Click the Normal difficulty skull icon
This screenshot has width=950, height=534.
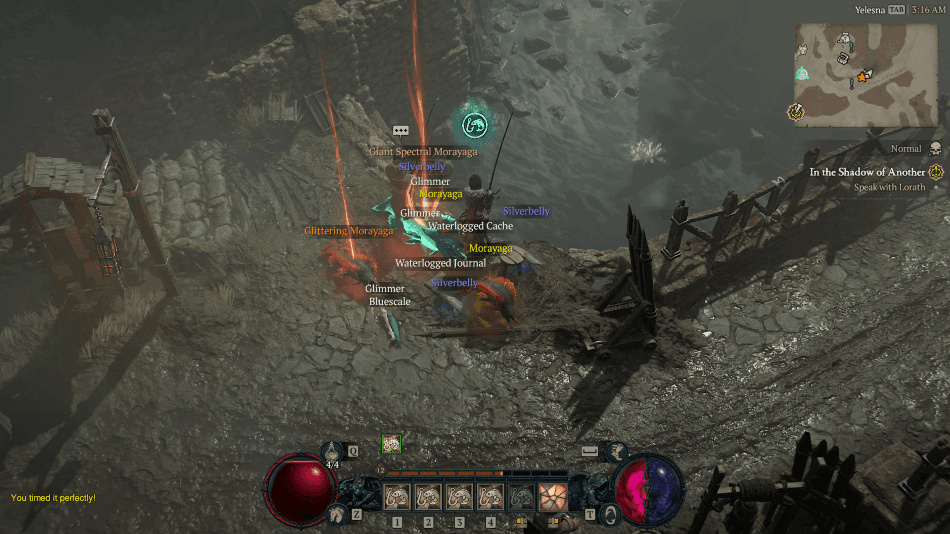click(935, 149)
